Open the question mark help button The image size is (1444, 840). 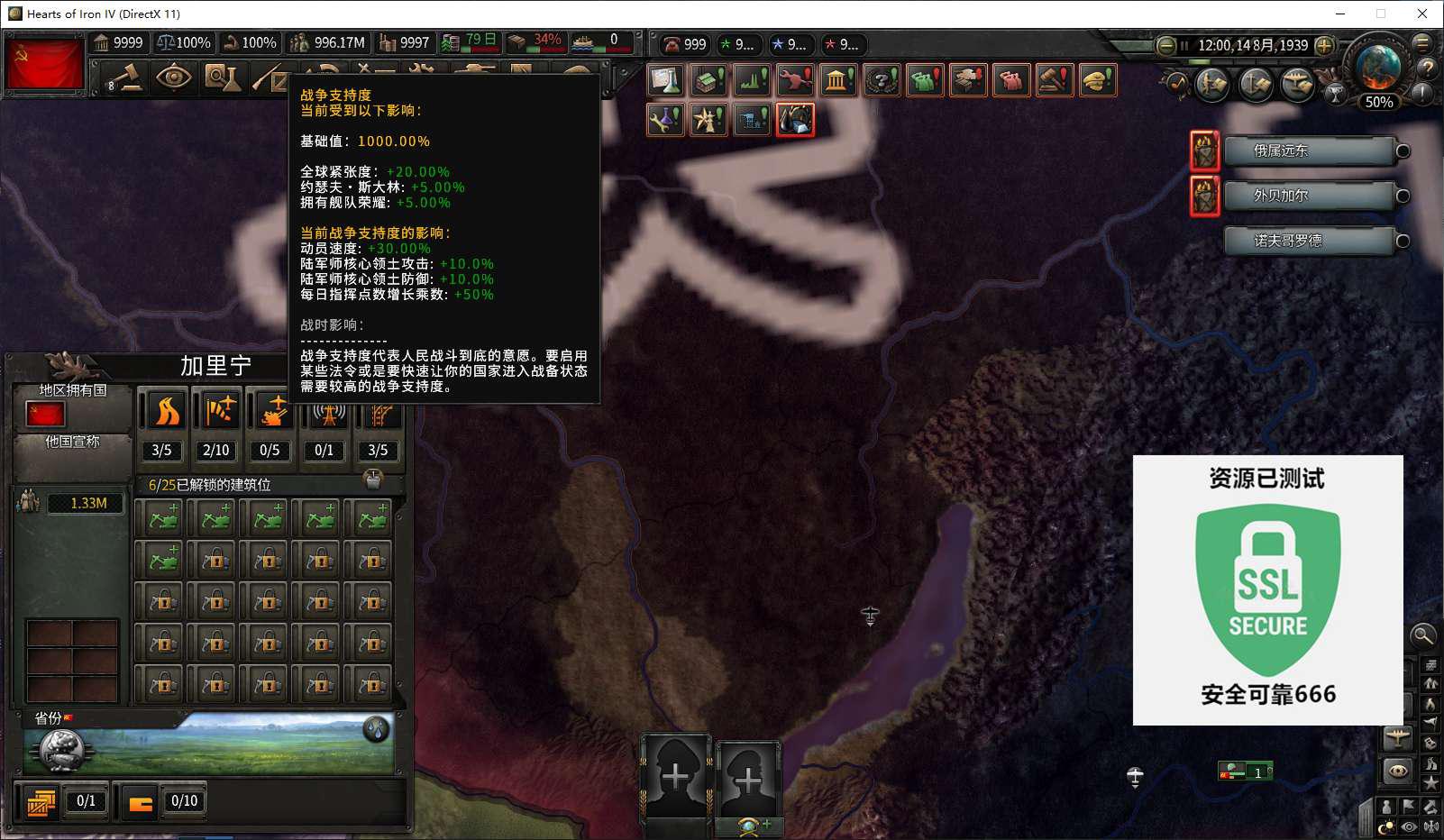pos(1427,68)
